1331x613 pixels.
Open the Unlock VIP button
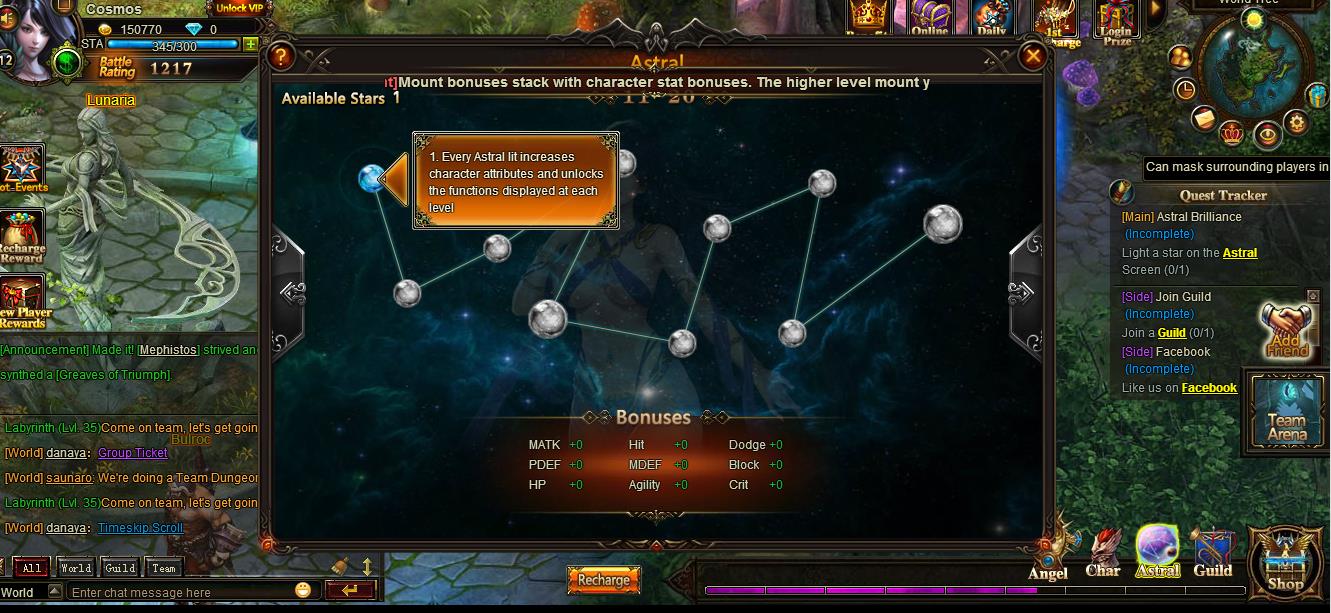coord(239,8)
